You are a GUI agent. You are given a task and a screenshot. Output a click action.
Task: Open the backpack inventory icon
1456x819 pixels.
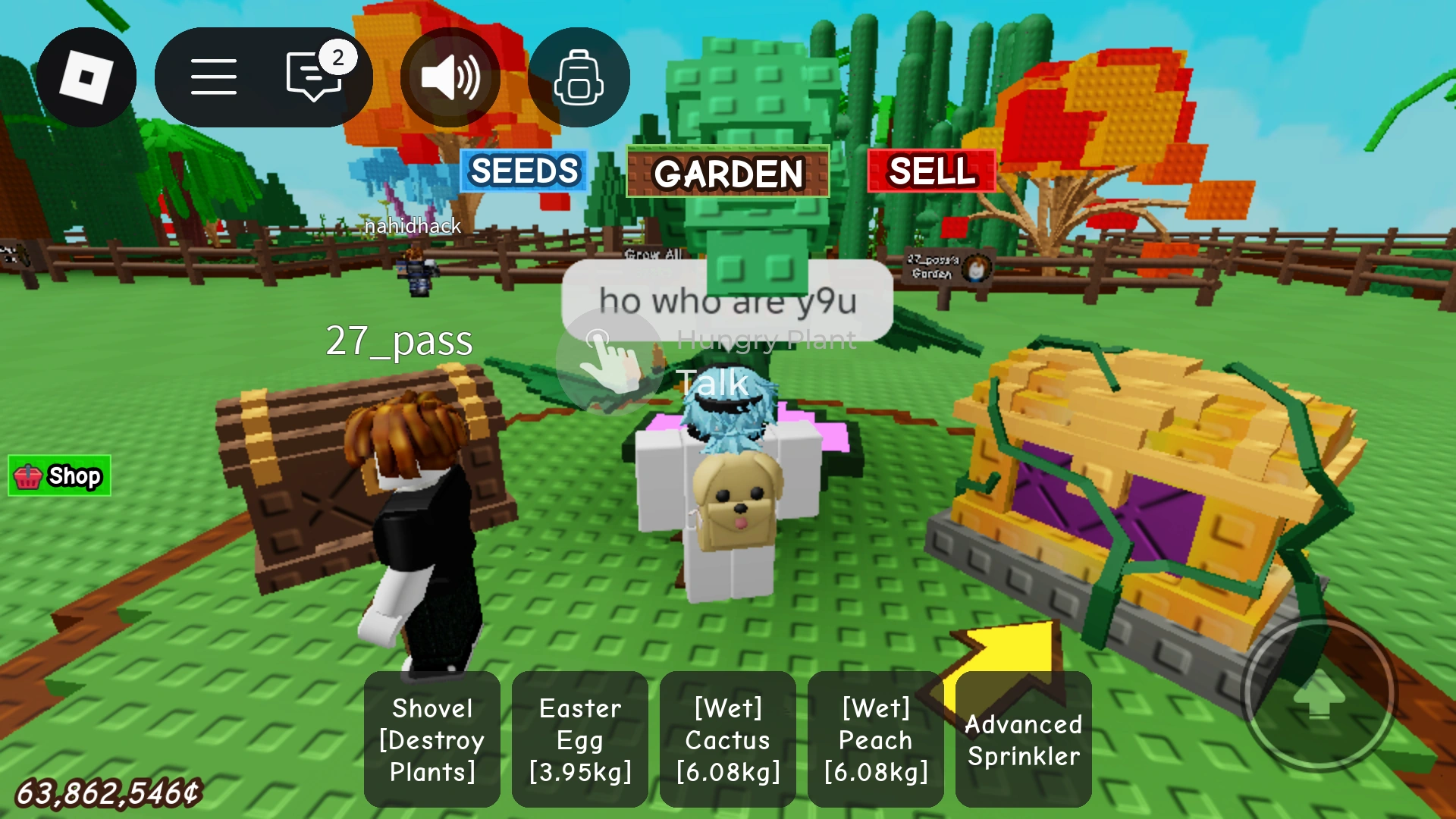578,76
